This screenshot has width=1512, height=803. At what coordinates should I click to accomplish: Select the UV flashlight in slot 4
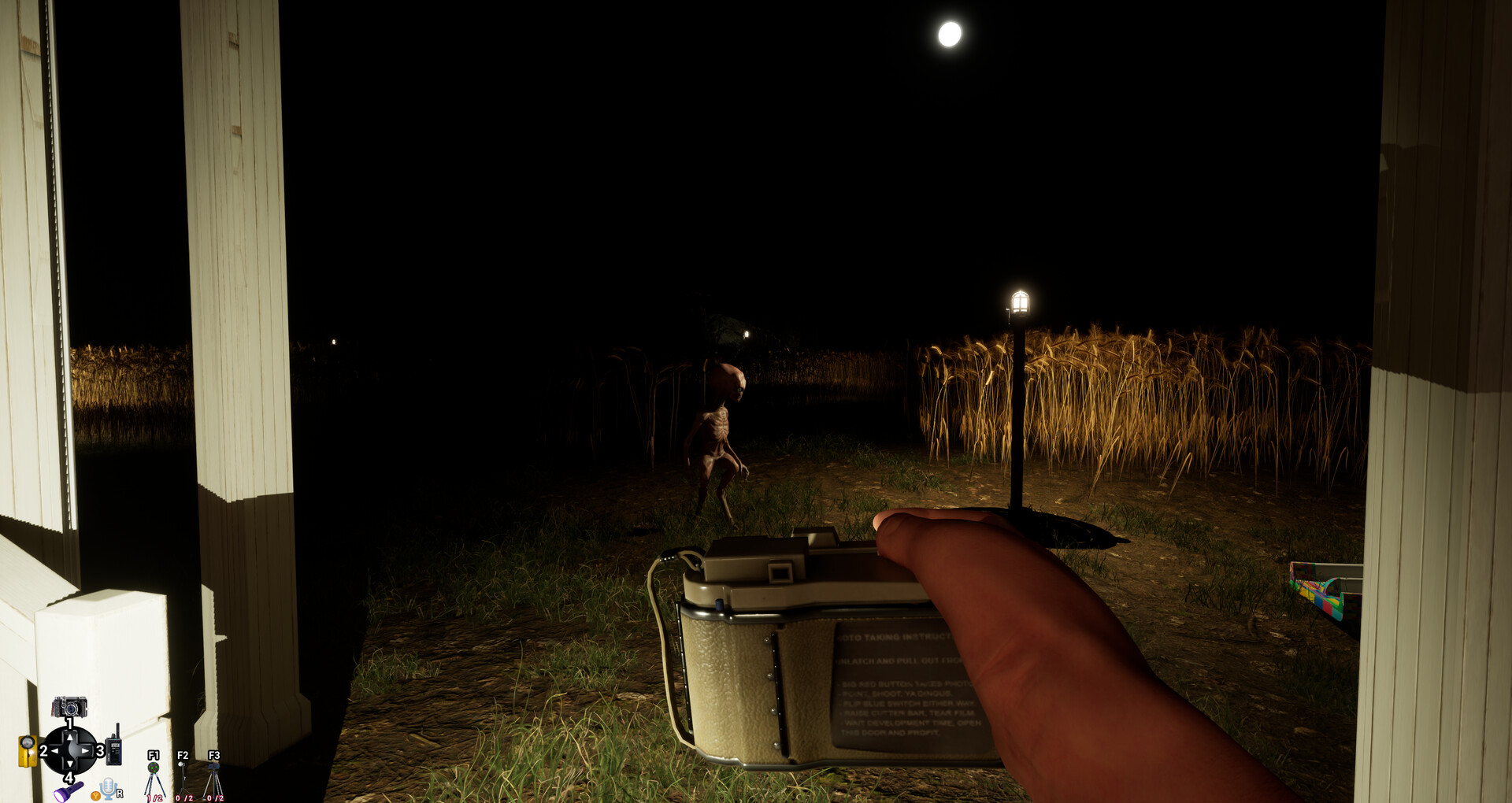[69, 790]
